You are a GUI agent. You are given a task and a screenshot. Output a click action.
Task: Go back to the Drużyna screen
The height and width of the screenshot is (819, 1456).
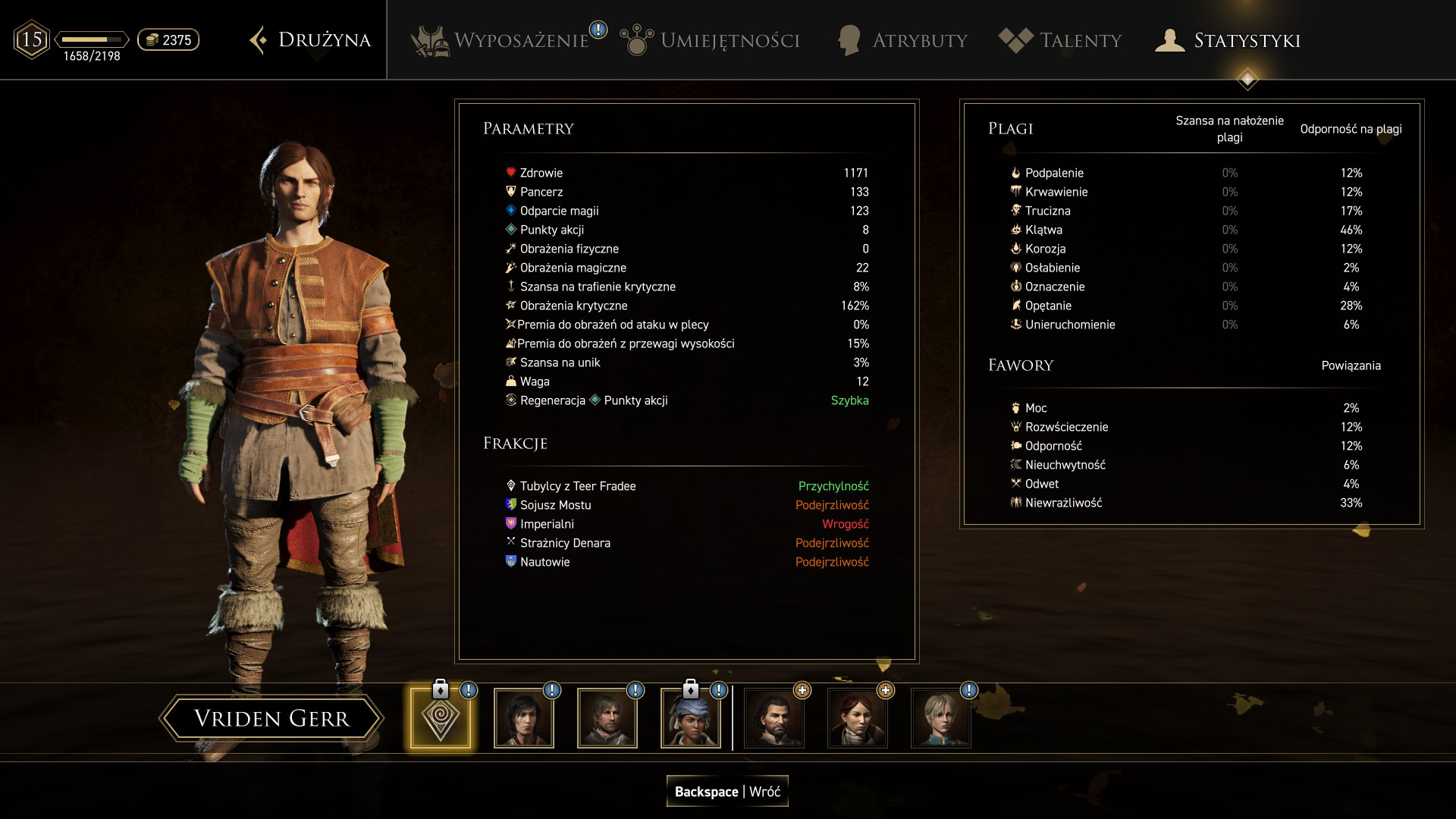tap(311, 40)
